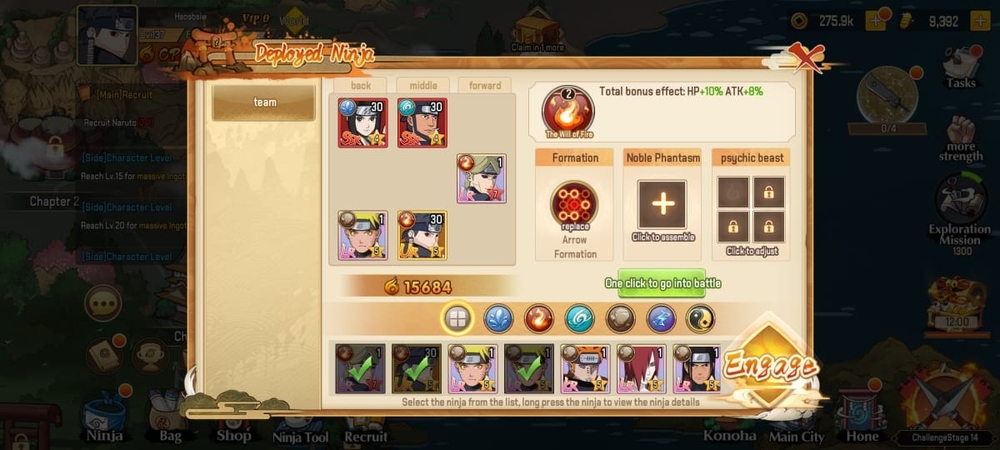Filter ninja list by earth element
Screen dimensions: 1000x450
(x=620, y=318)
